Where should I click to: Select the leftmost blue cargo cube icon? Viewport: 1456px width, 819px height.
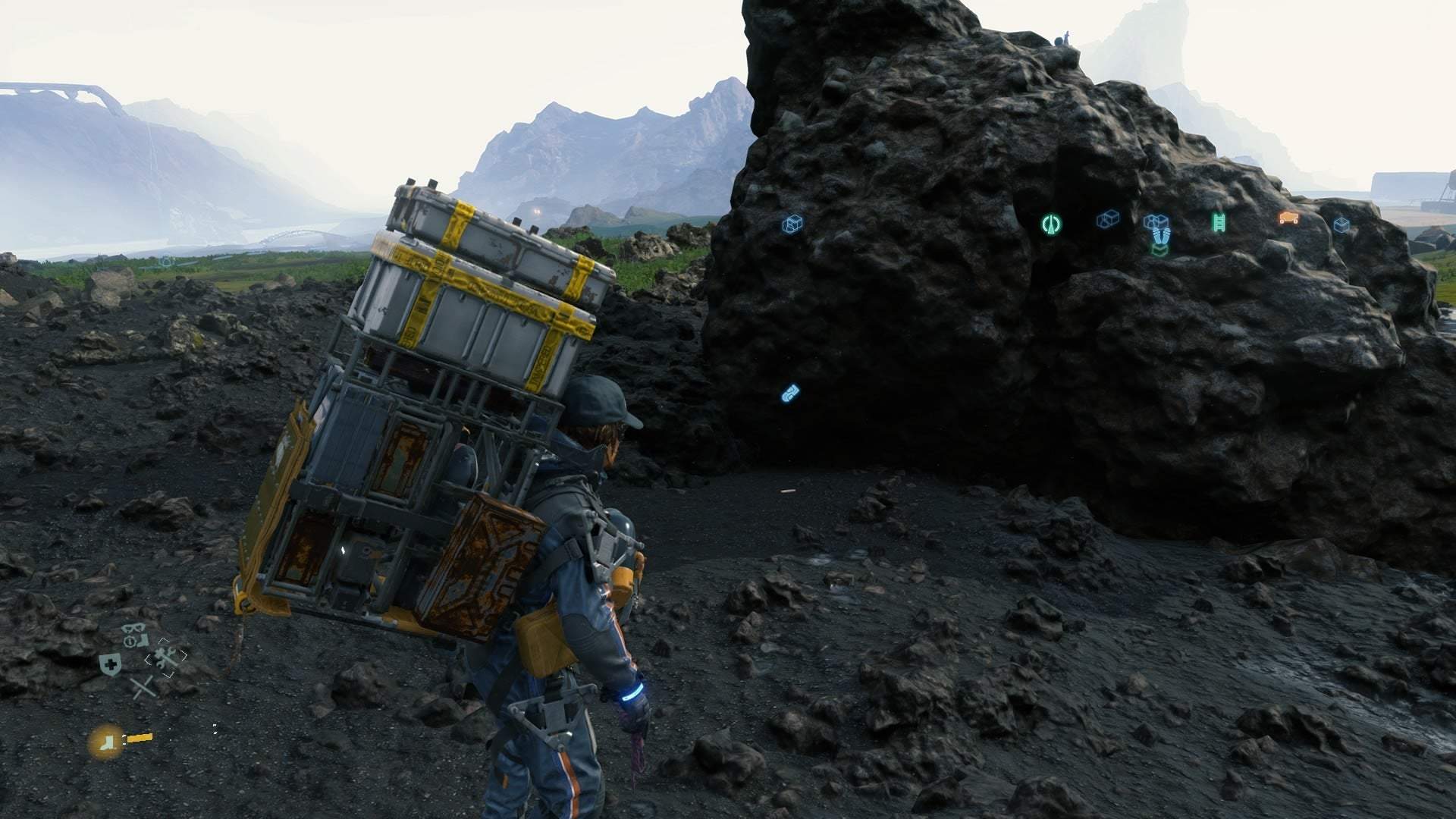[x=793, y=224]
